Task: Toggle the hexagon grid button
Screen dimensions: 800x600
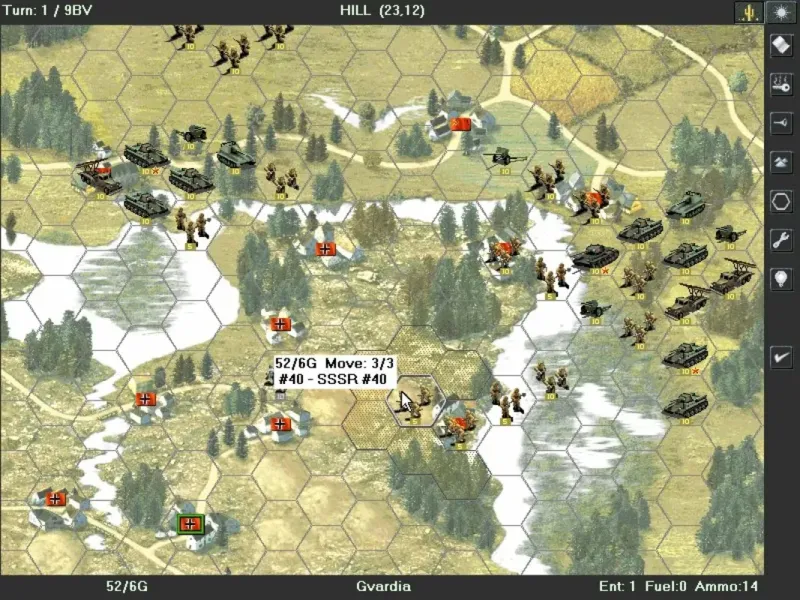Action: pos(780,200)
